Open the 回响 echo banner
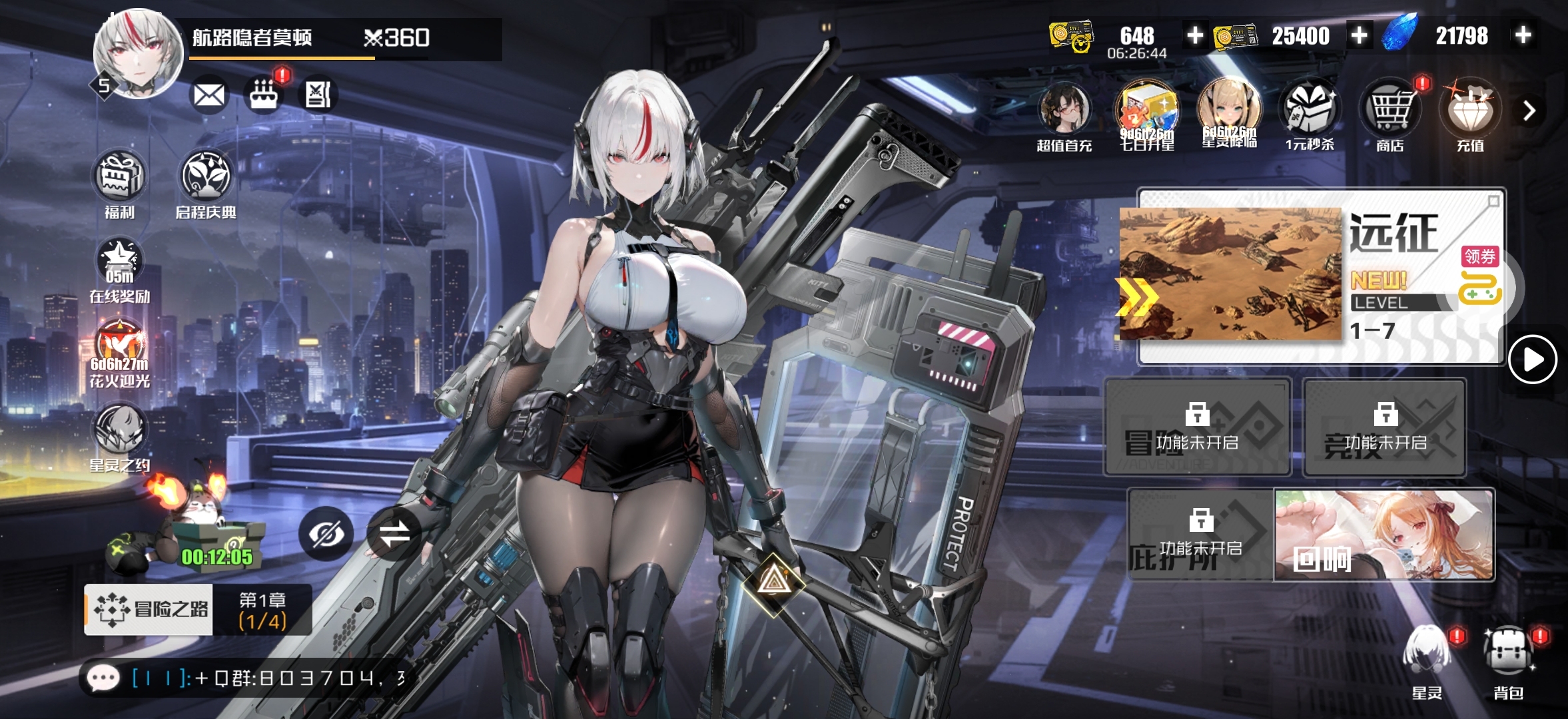This screenshot has height=719, width=1568. click(1383, 535)
